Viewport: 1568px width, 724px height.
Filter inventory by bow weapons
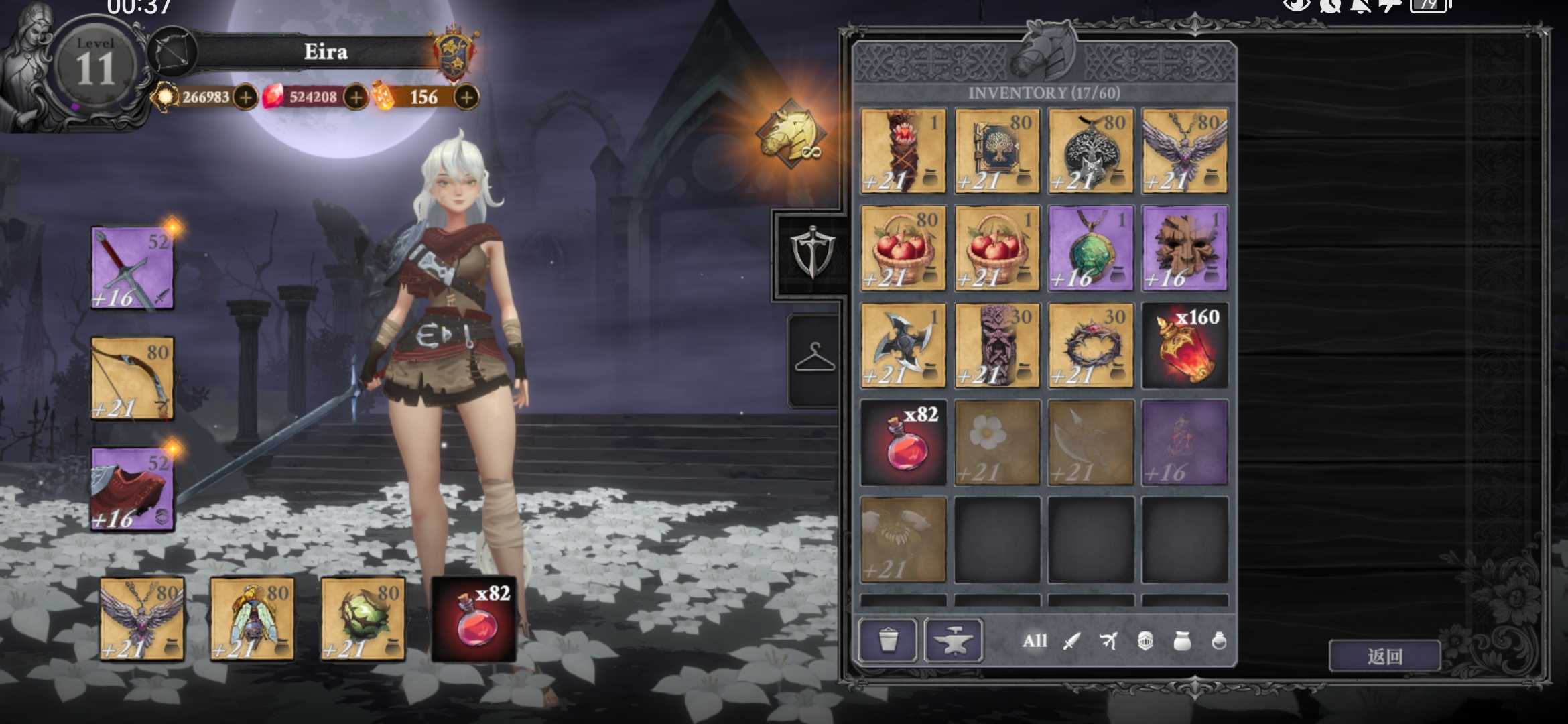1108,642
